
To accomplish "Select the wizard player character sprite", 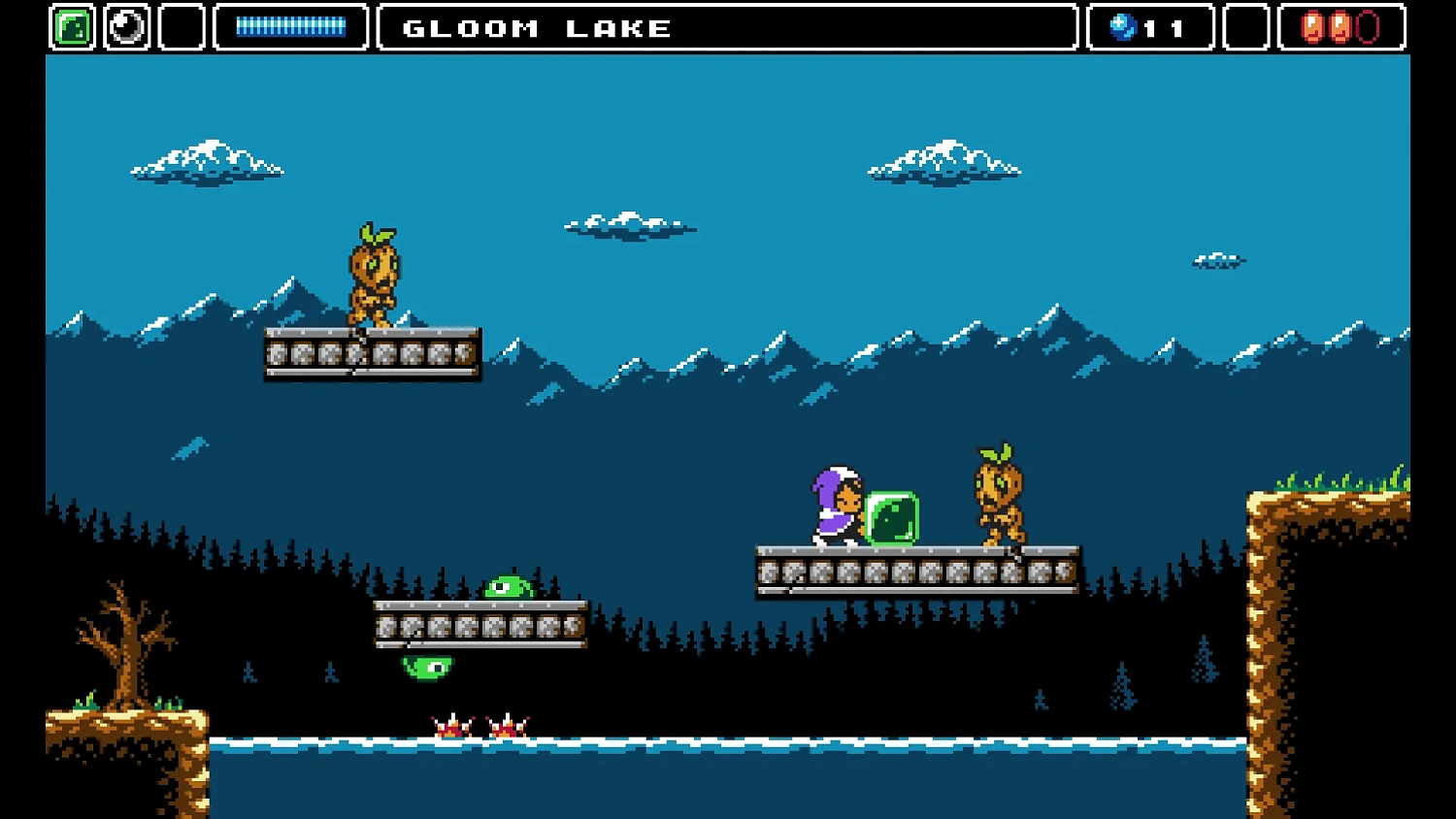I will click(x=837, y=505).
